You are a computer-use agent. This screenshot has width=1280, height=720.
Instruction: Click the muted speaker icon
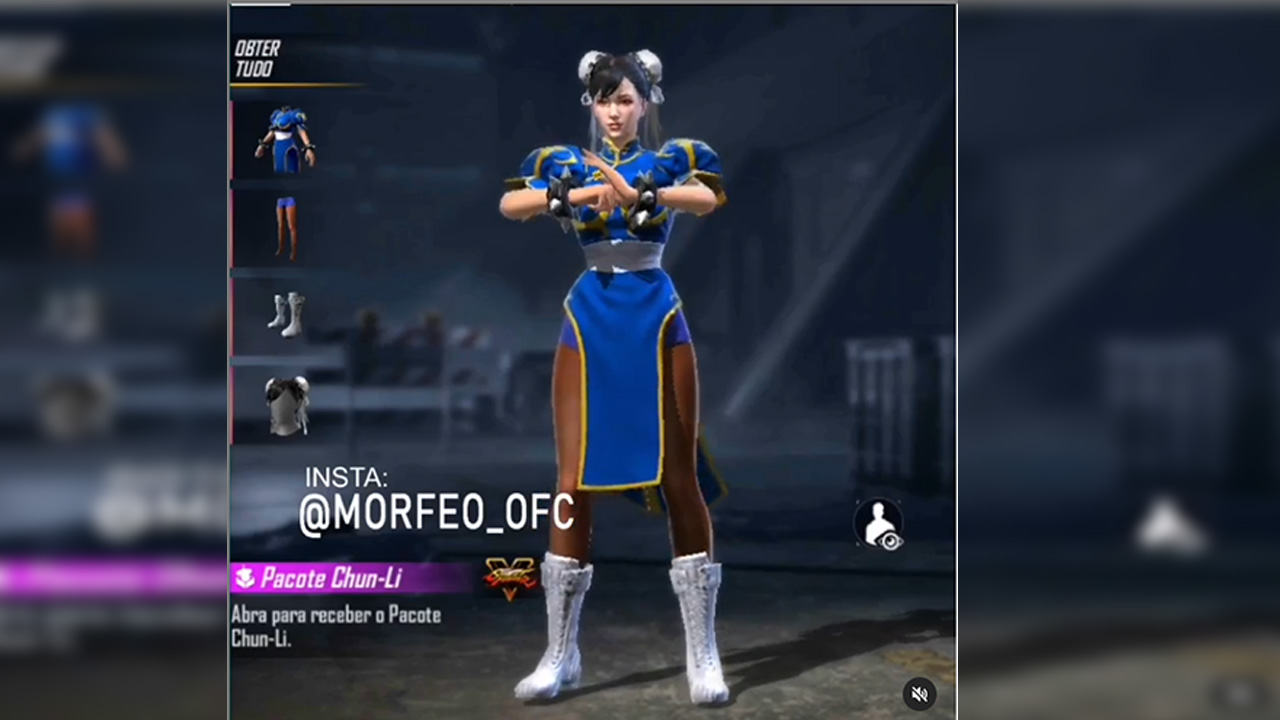tap(919, 694)
